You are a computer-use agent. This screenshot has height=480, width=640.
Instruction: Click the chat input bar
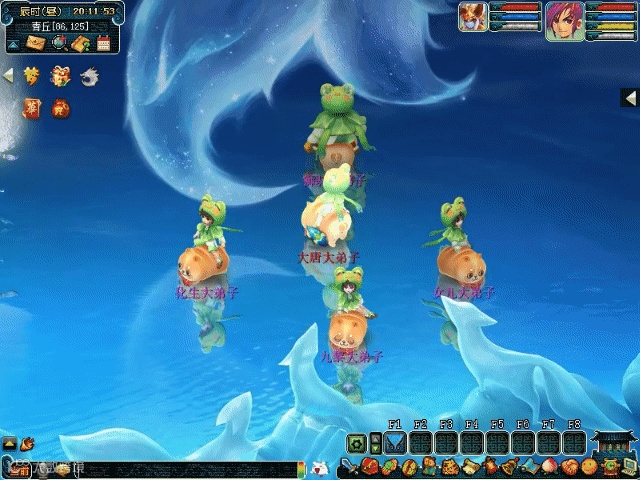tap(150, 468)
